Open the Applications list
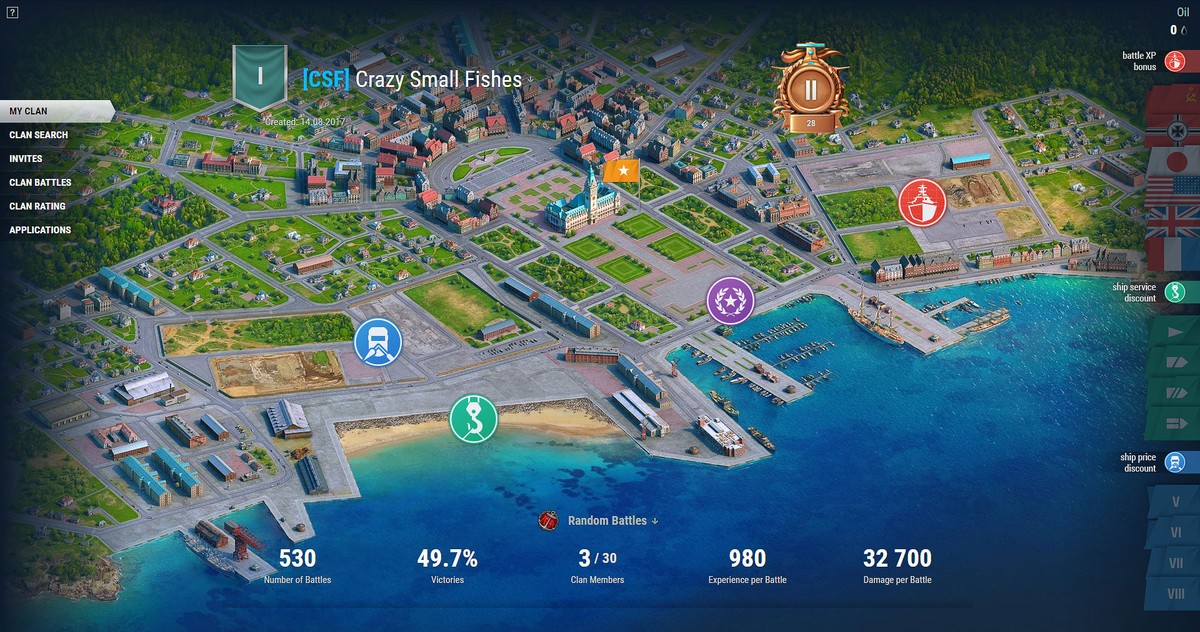This screenshot has height=632, width=1200. click(x=40, y=230)
